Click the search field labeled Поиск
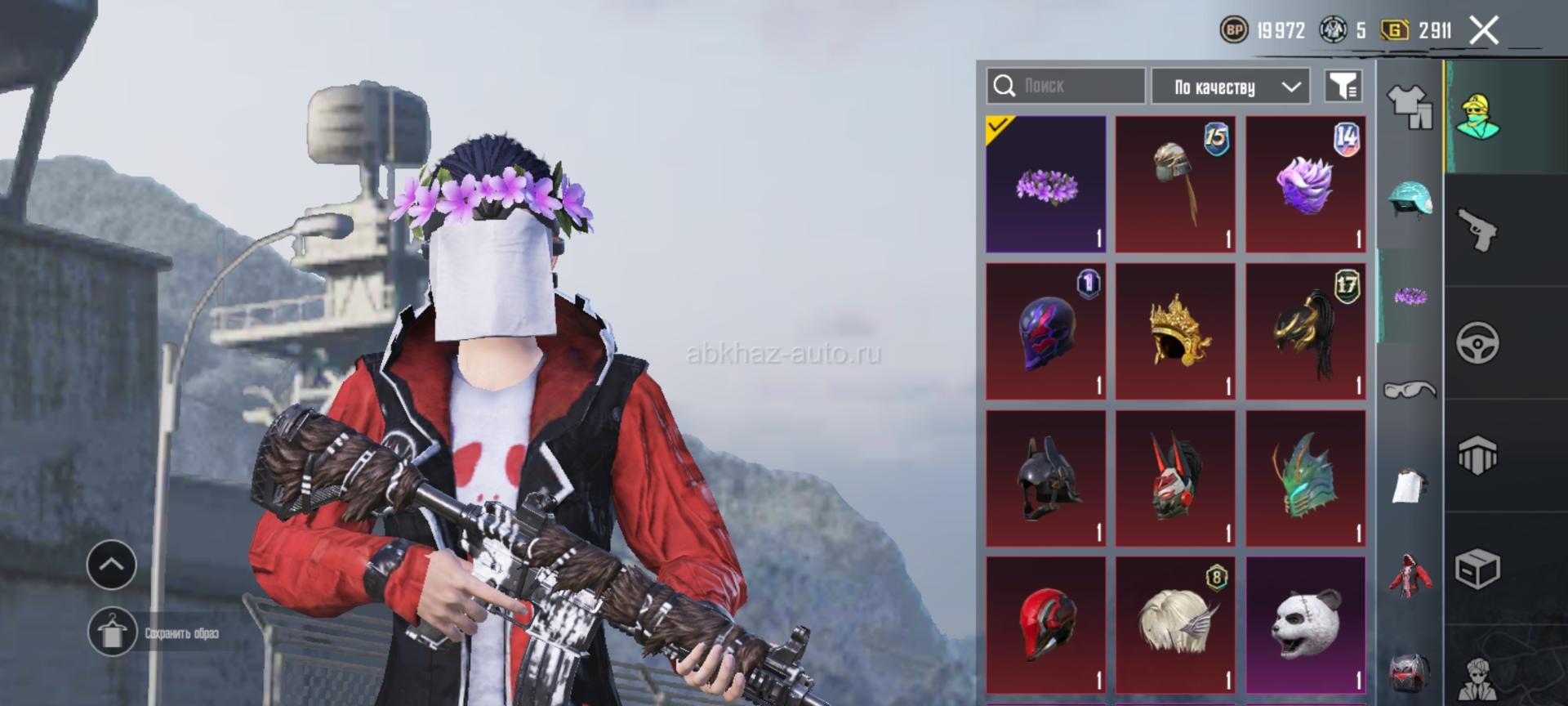 coord(1066,86)
